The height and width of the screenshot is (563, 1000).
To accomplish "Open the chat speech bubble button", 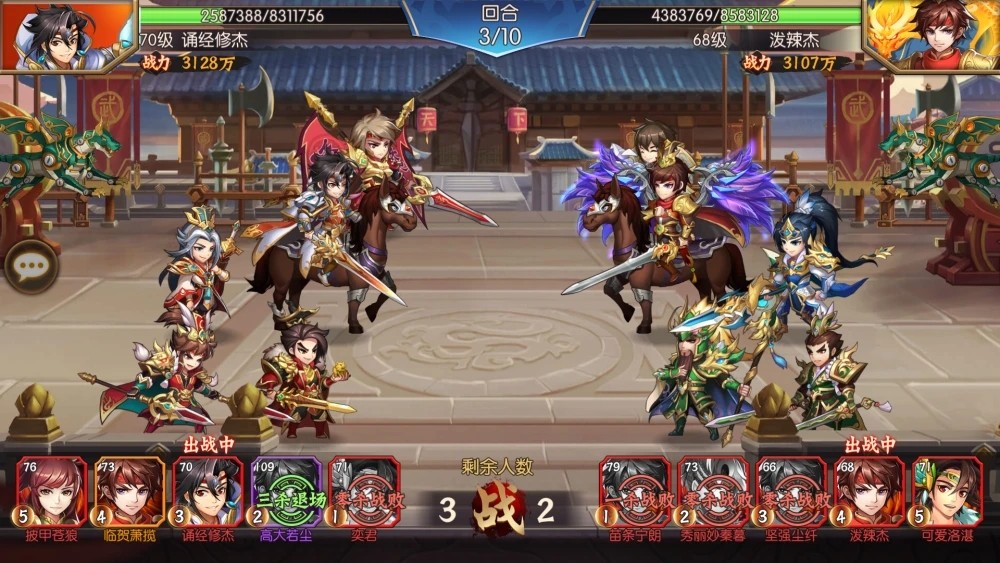I will point(30,267).
